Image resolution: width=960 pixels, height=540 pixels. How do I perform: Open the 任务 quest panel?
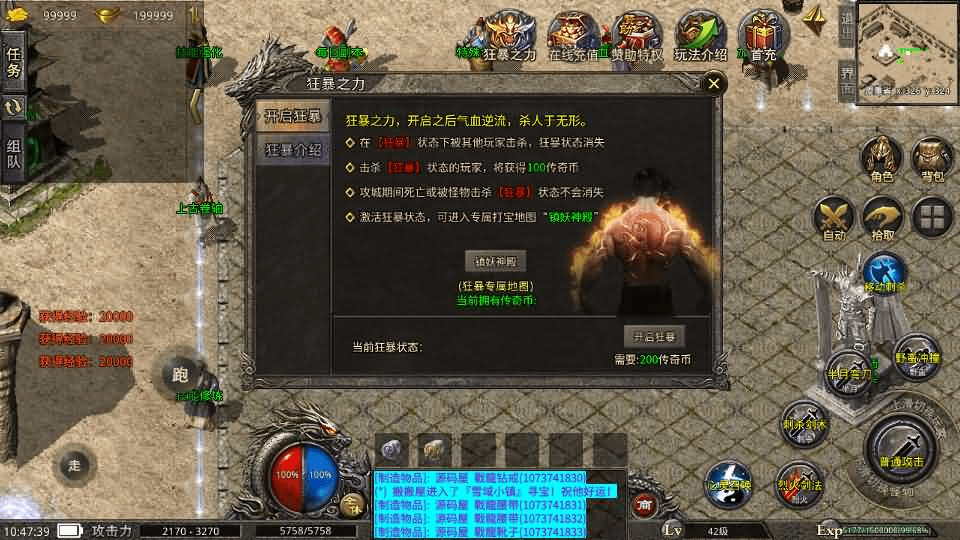point(13,62)
